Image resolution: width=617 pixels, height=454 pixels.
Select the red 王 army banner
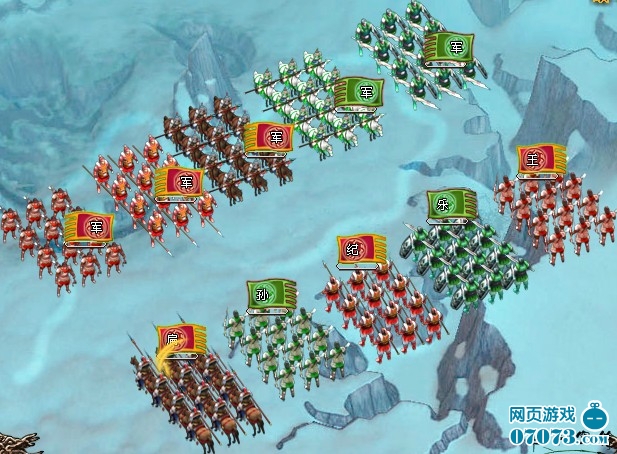(x=542, y=160)
